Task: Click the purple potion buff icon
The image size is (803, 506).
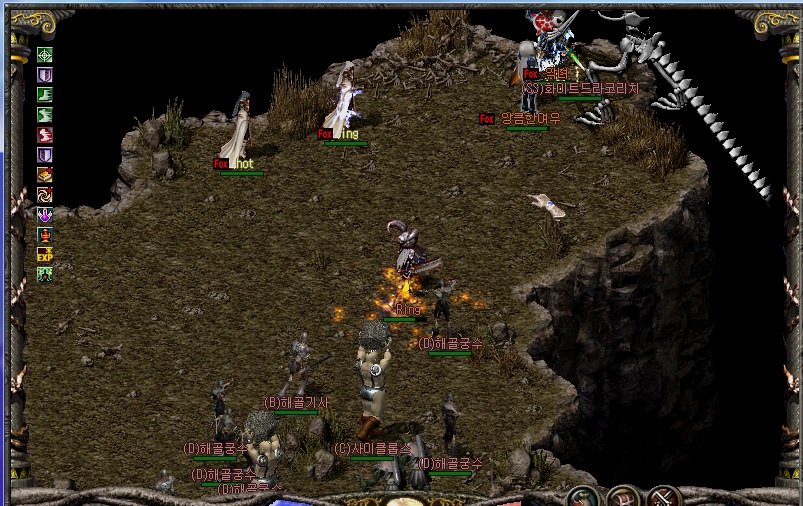Action: point(45,215)
